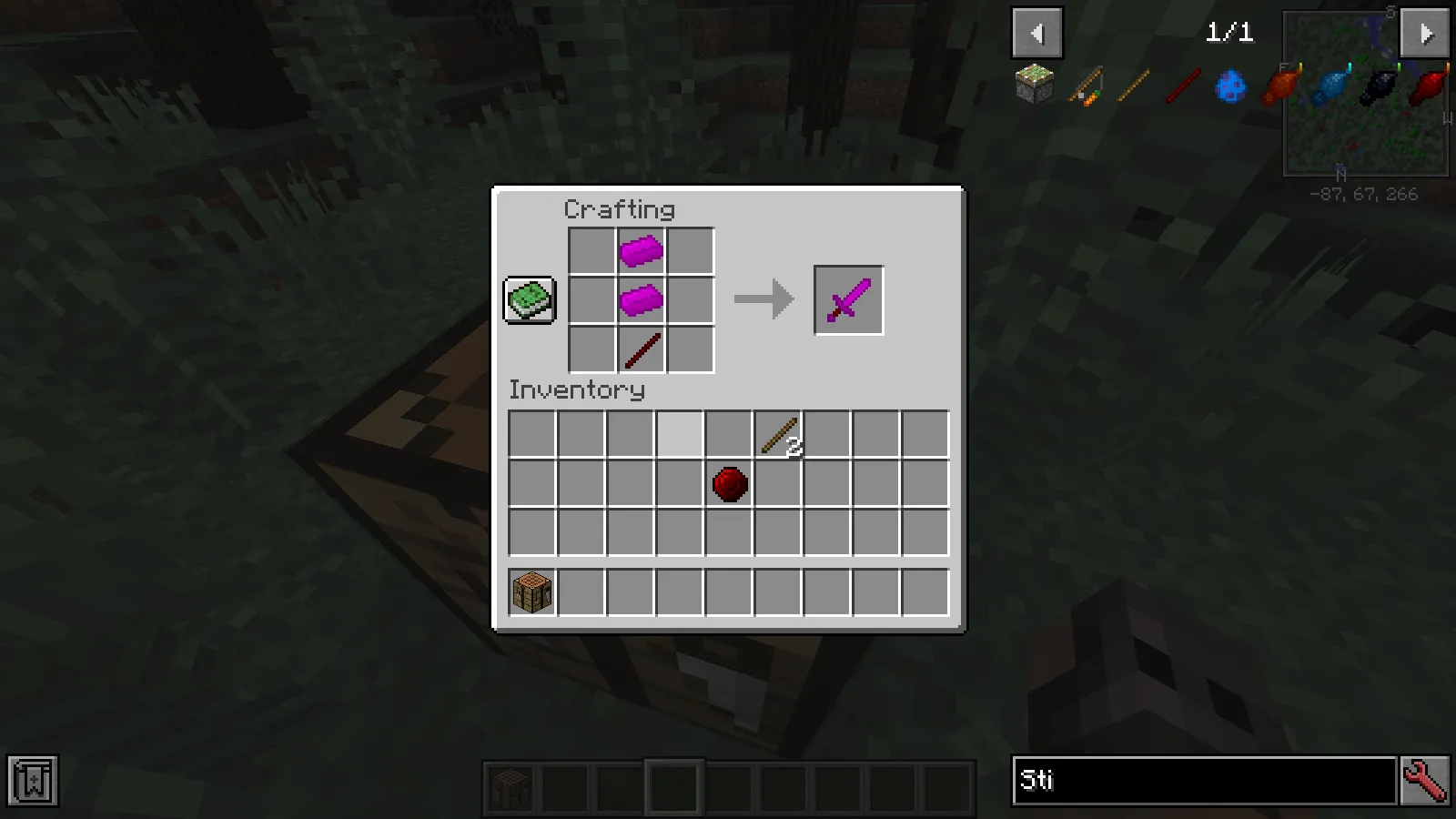The width and height of the screenshot is (1456, 819).
Task: Click the grass-topped block first in JEI list
Action: click(1033, 85)
